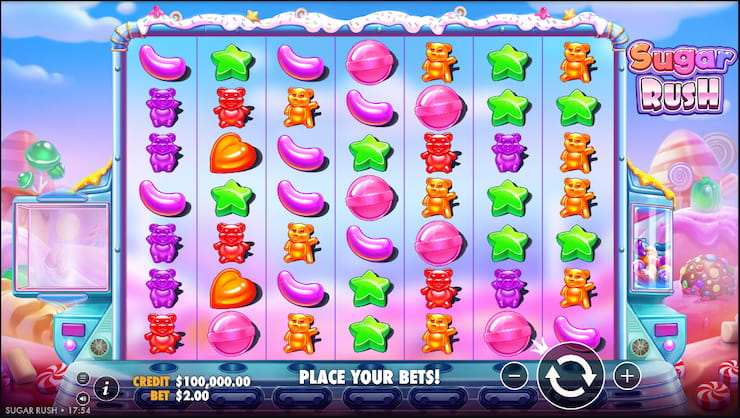This screenshot has width=740, height=418.
Task: Increase the bet with the plus button
Action: point(627,376)
